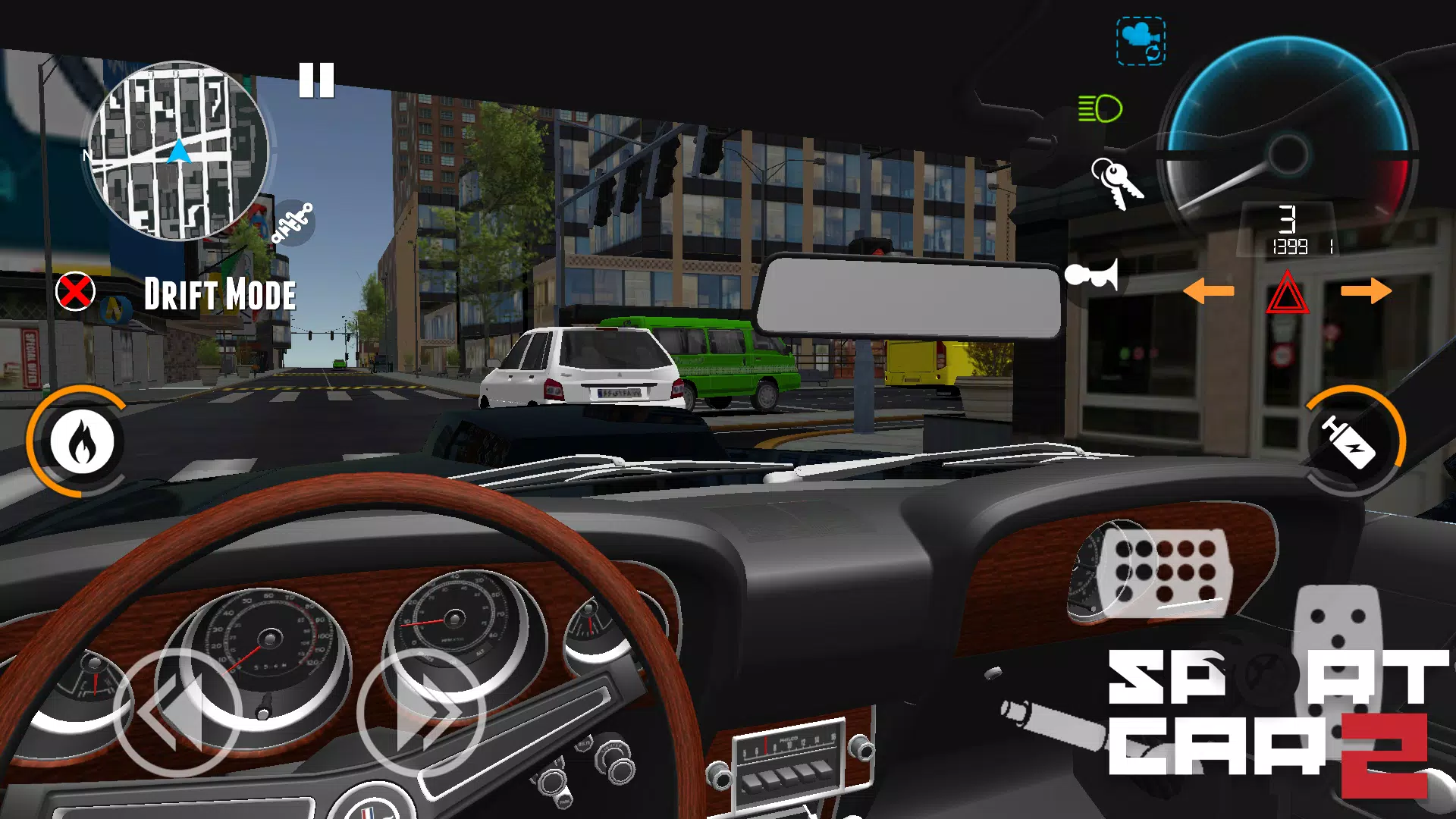Trigger the flame burnout button
This screenshot has width=1456, height=819.
tap(82, 441)
